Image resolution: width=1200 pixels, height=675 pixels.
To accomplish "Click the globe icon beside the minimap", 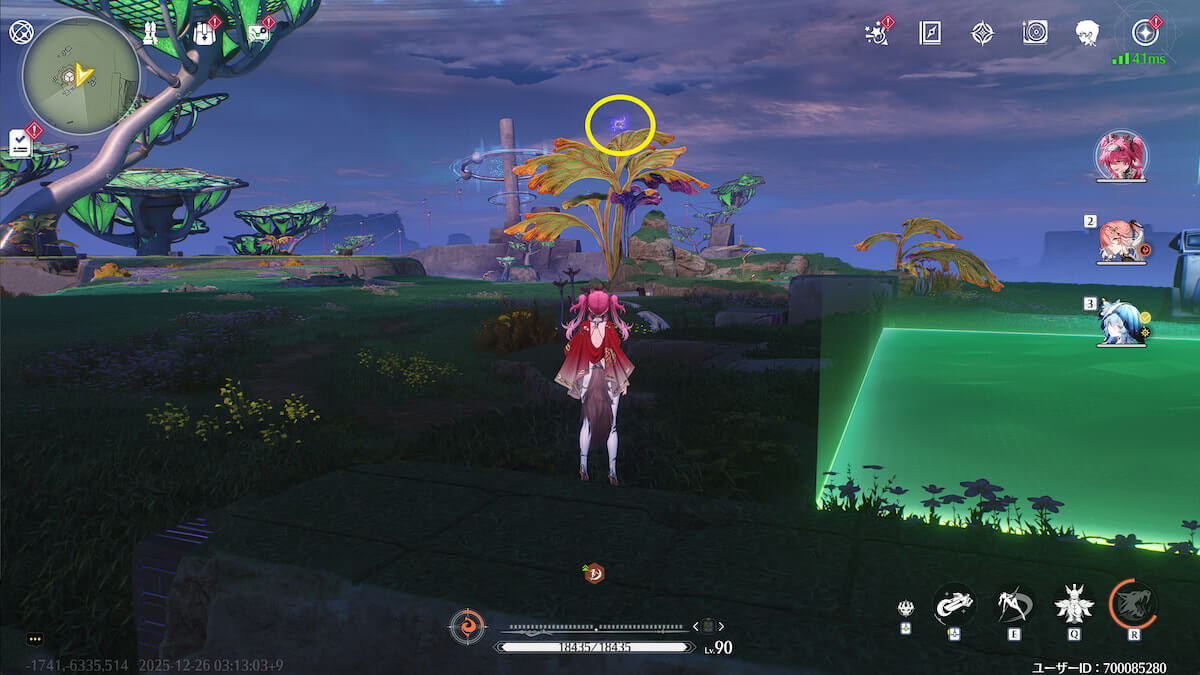I will click(20, 31).
